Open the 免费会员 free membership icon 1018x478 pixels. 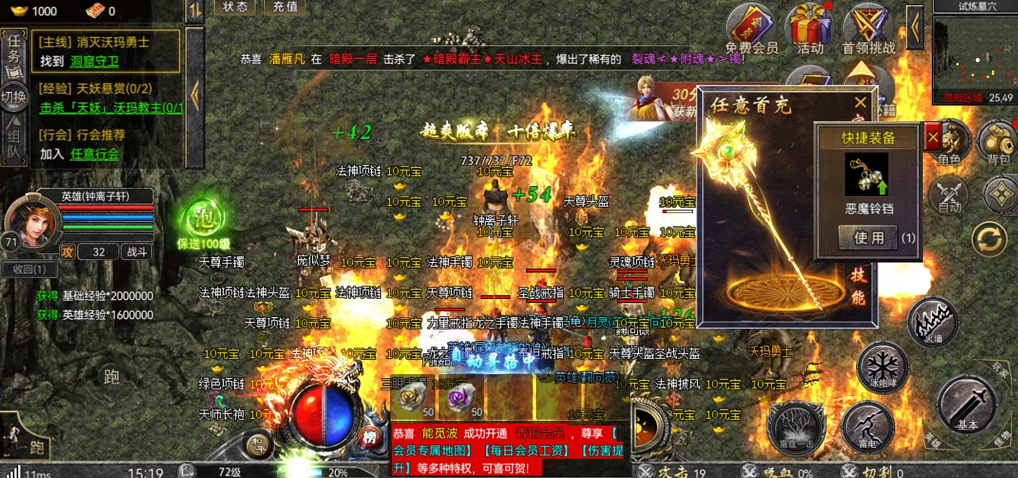[x=751, y=26]
